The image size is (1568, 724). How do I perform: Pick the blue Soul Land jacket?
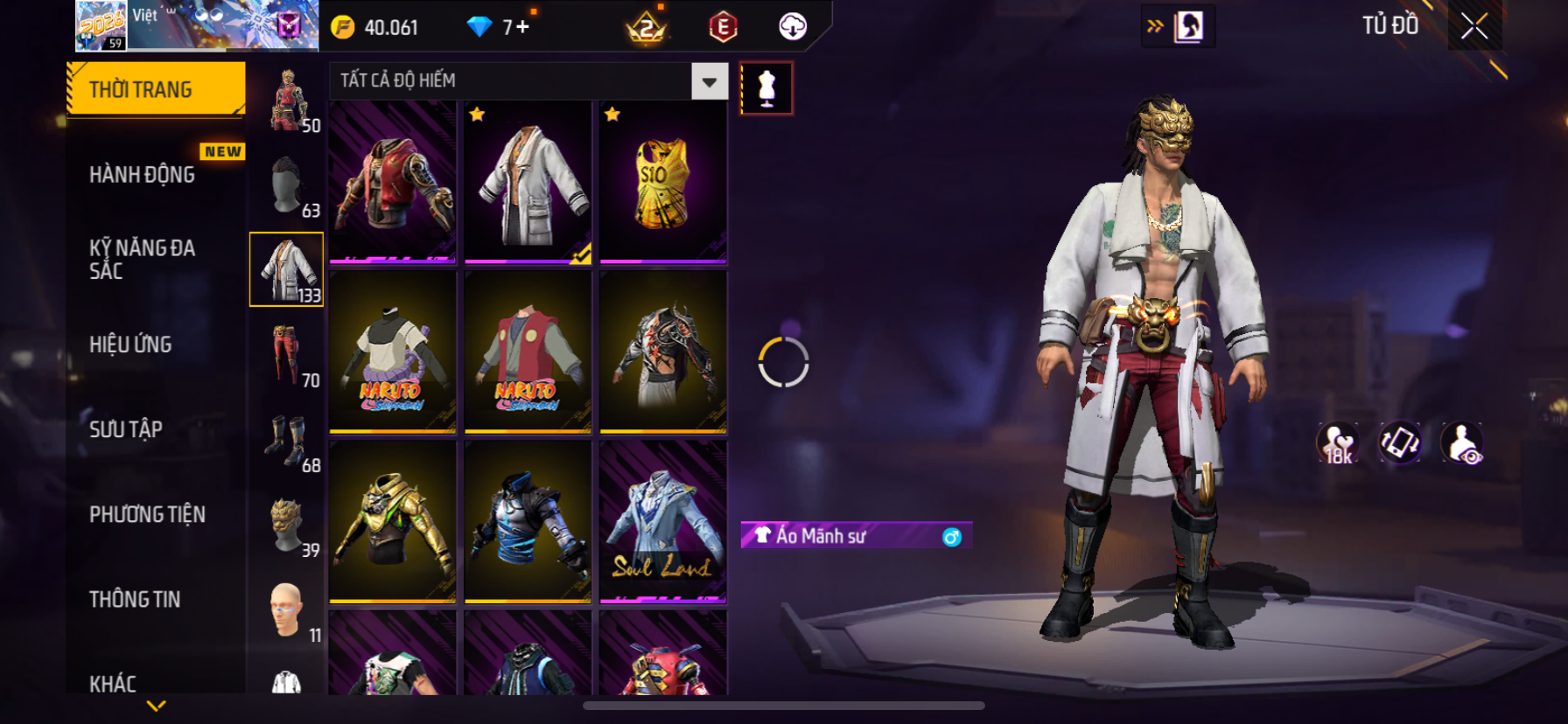[x=662, y=522]
